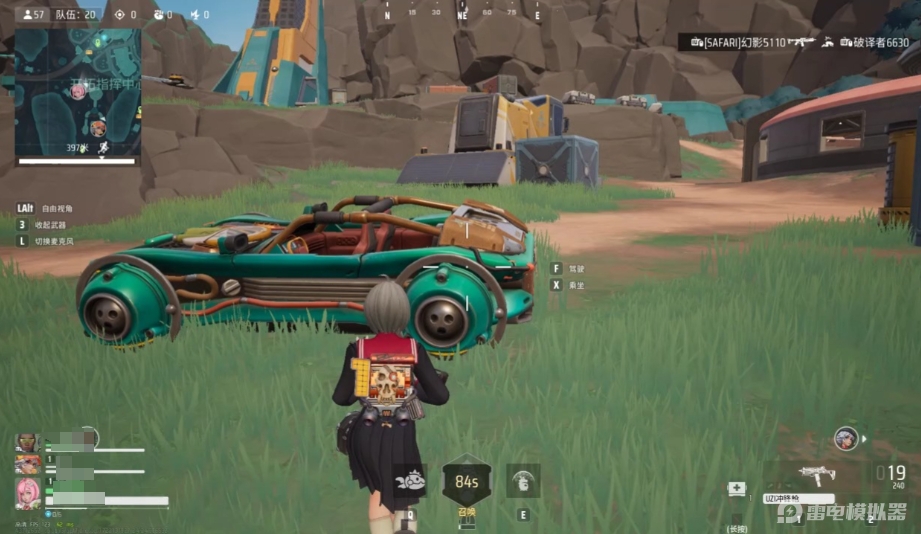Open the minimap in the corner
This screenshot has height=534, width=921.
click(x=77, y=91)
